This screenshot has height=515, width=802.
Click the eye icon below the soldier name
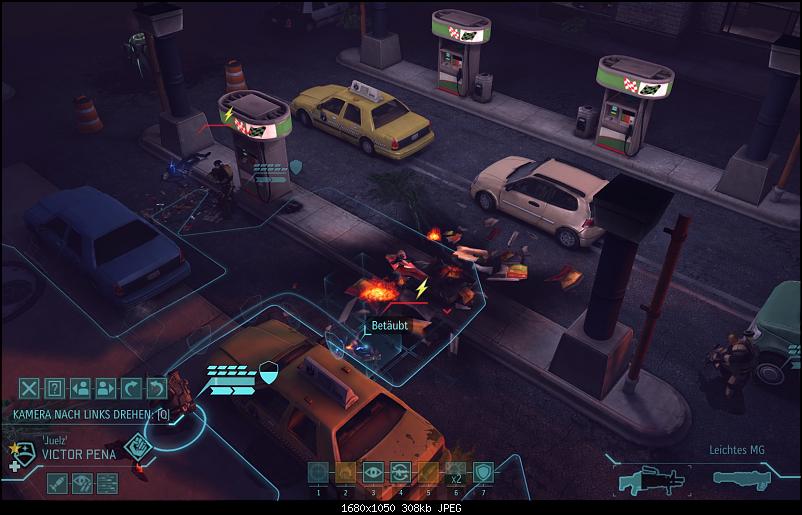click(83, 483)
